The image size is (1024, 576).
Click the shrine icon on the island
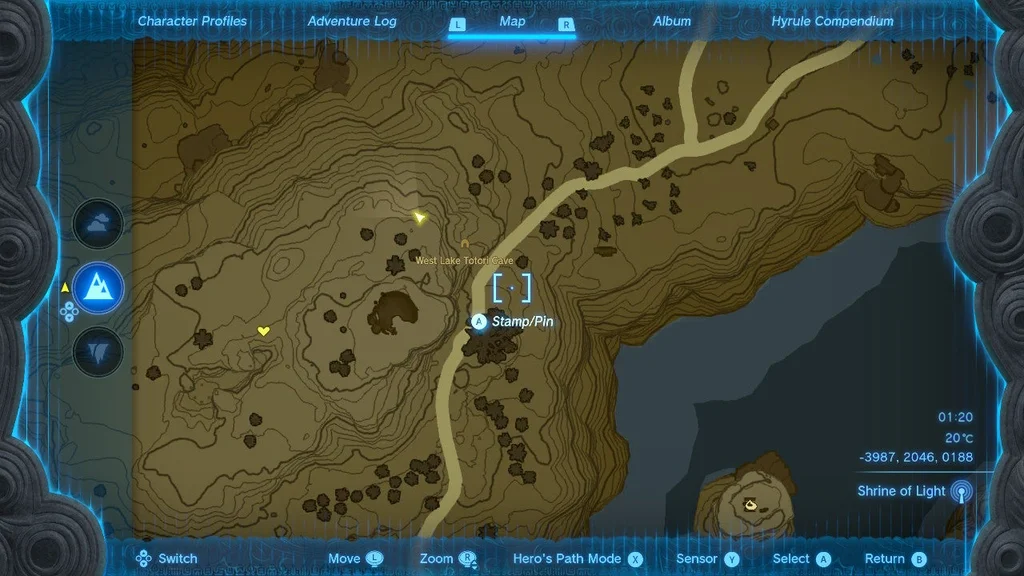click(749, 506)
